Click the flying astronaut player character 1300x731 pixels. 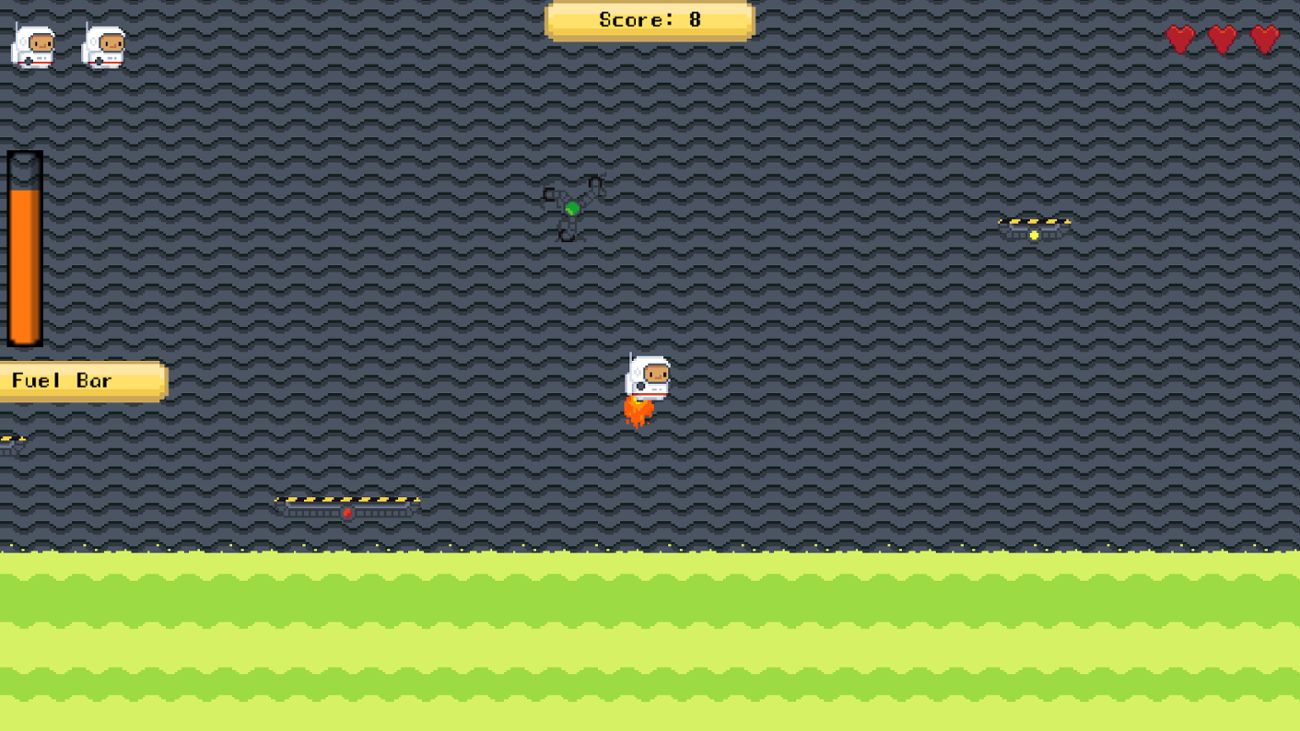647,378
